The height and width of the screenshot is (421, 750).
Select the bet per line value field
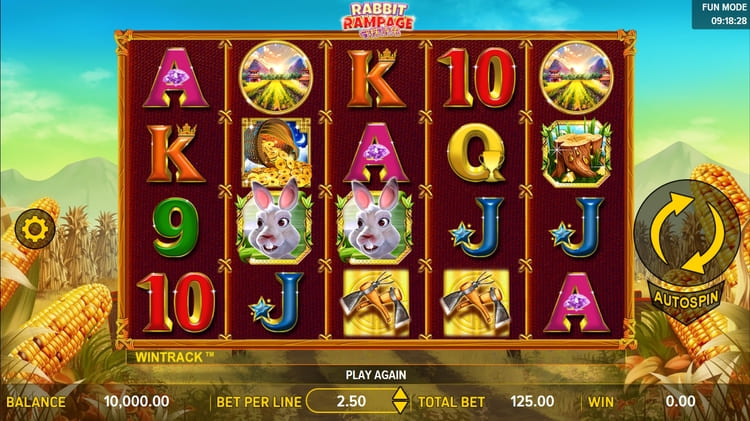pos(350,401)
